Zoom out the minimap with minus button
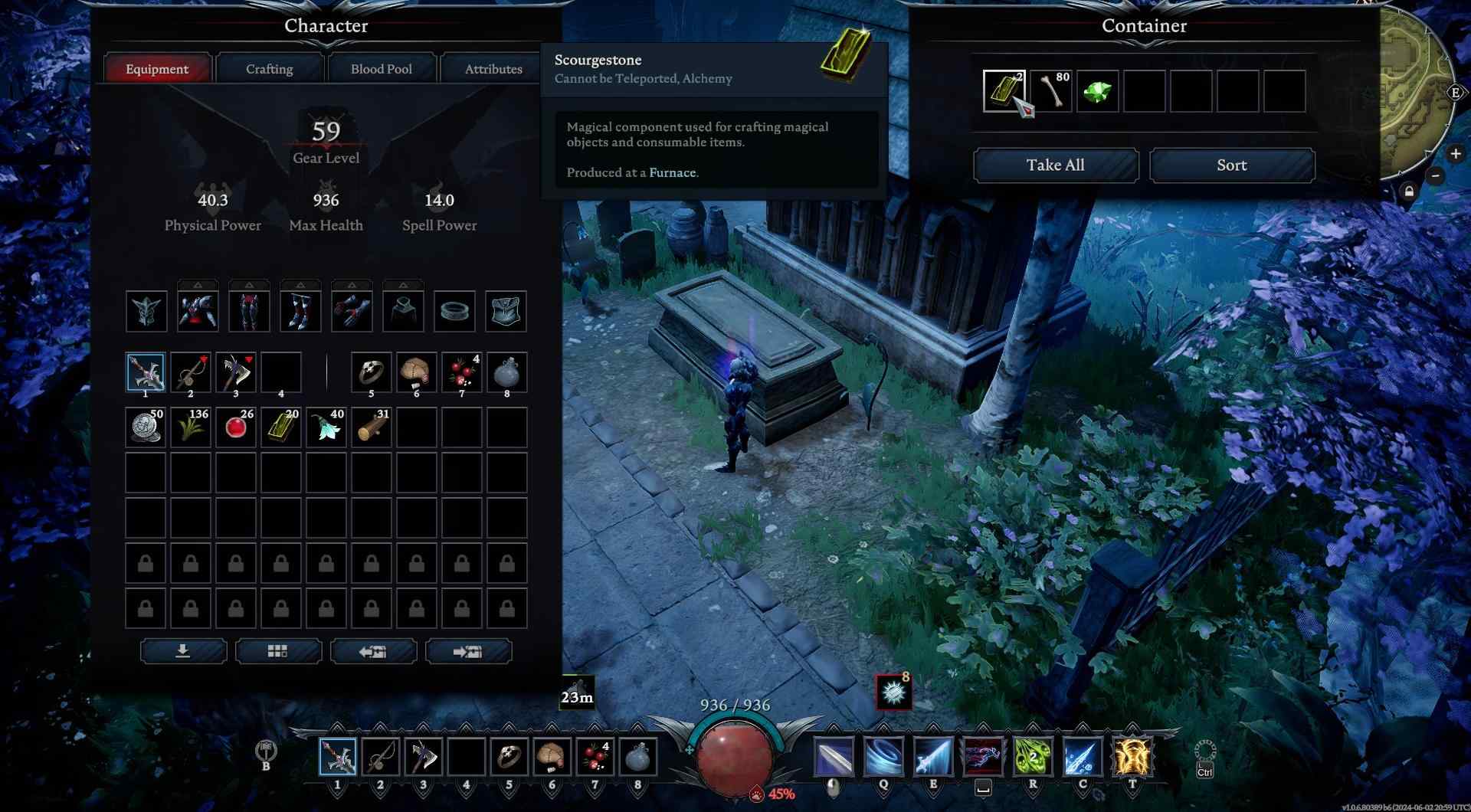The width and height of the screenshot is (1471, 812). click(1436, 176)
